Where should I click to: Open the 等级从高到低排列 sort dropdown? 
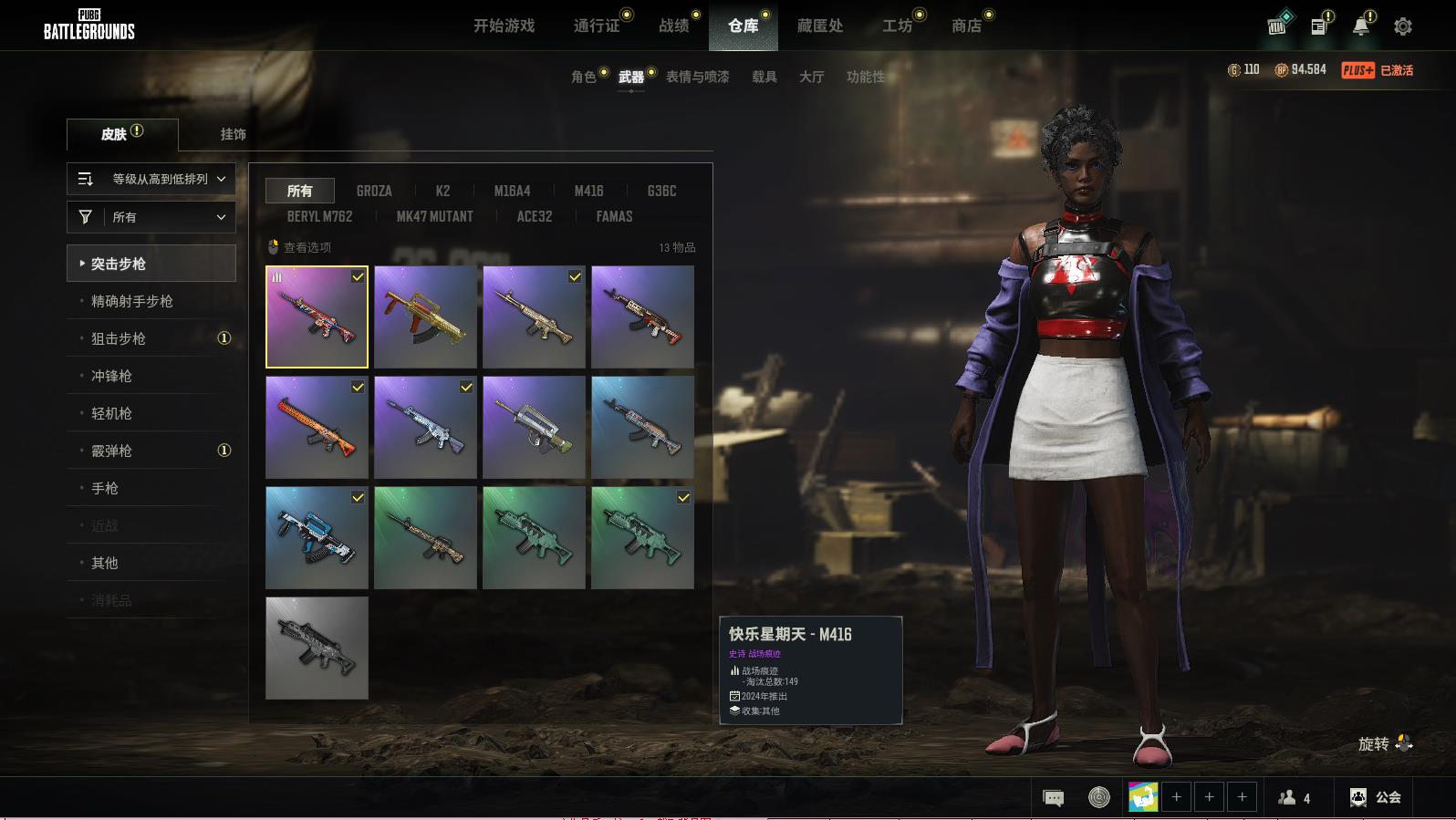(151, 179)
